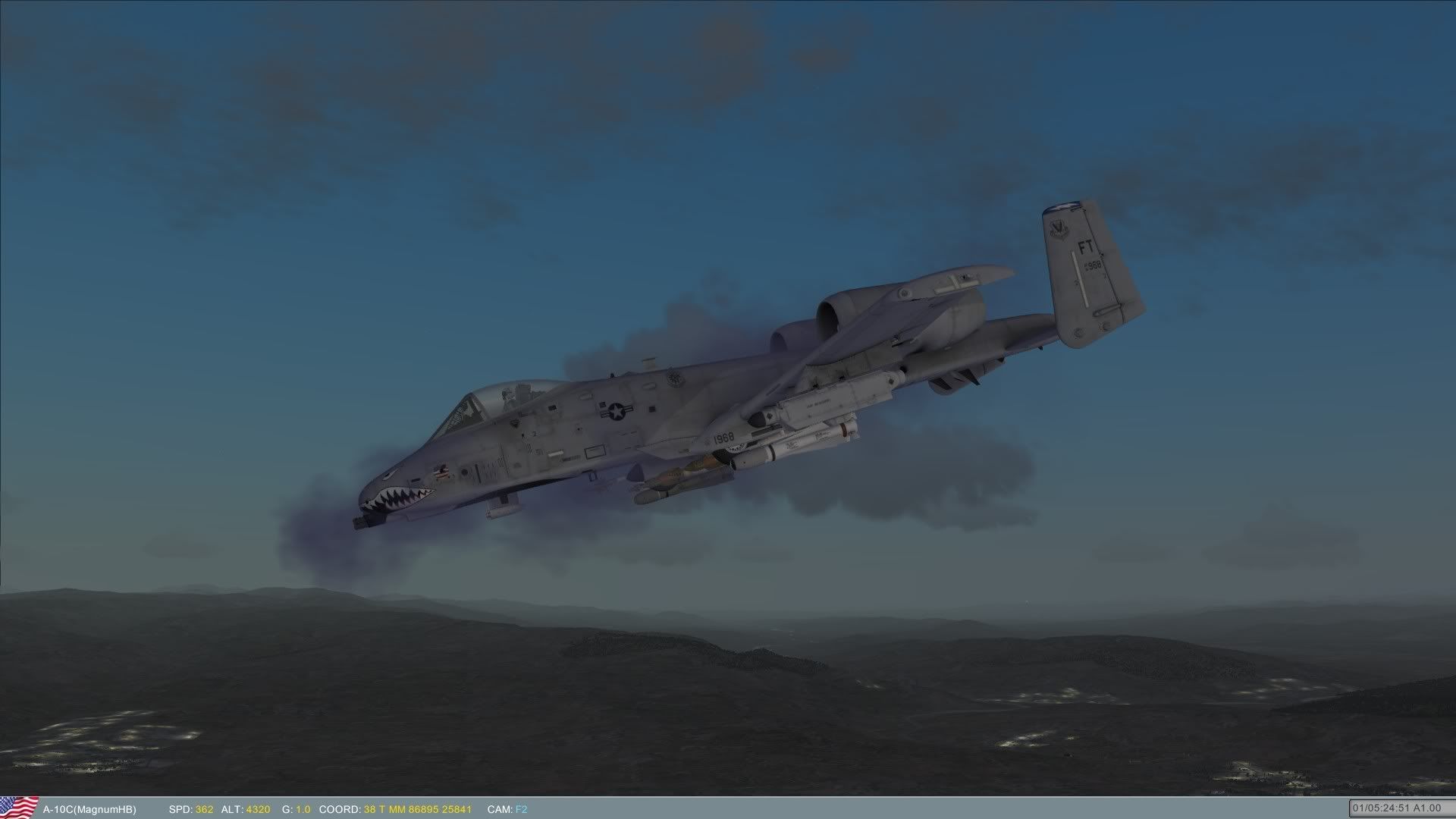
Task: Click the mission time counter field
Action: [1388, 808]
